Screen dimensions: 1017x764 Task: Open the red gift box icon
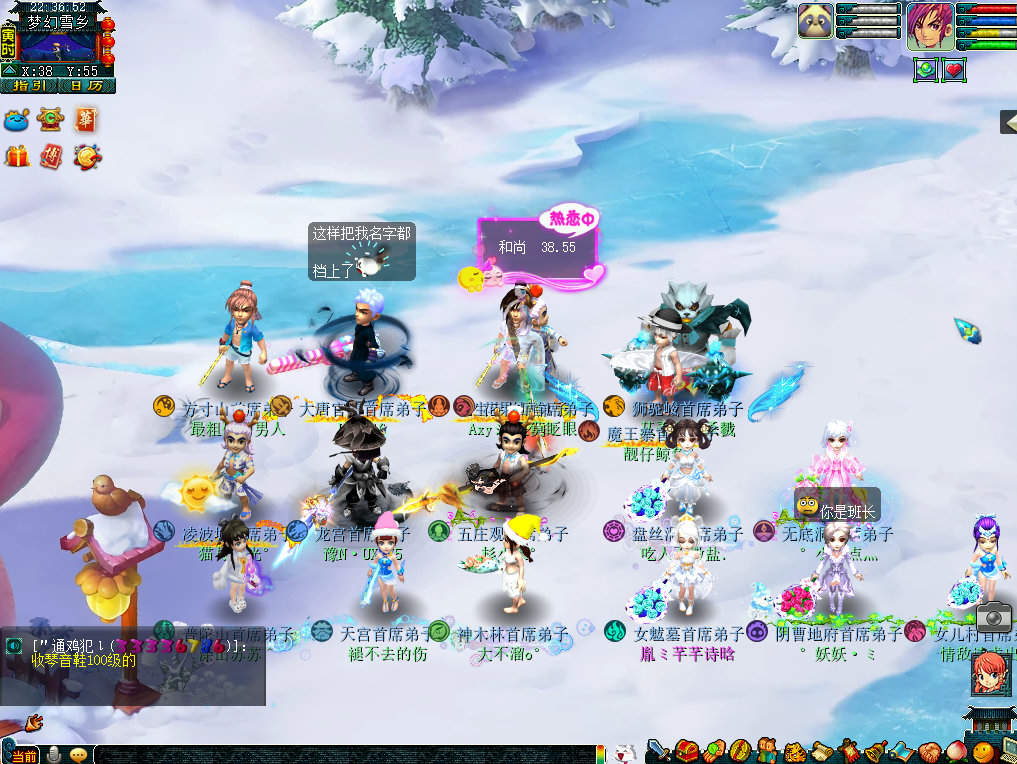pyautogui.click(x=17, y=156)
